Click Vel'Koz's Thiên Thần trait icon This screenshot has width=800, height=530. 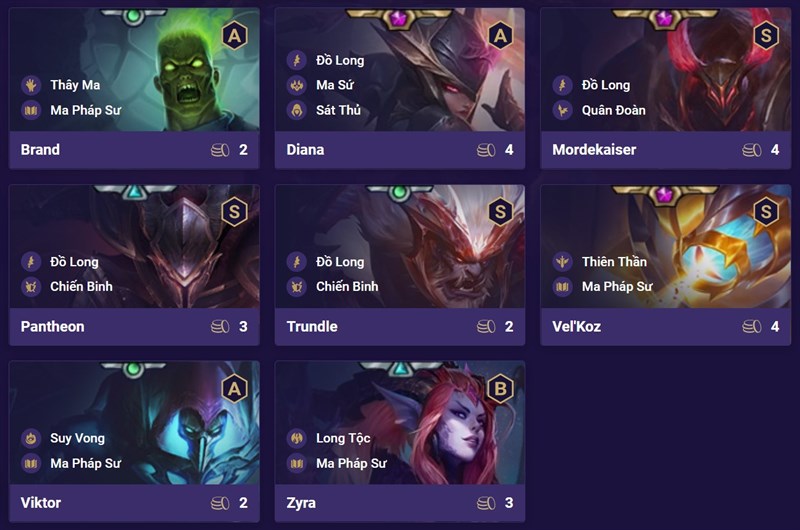[x=562, y=262]
